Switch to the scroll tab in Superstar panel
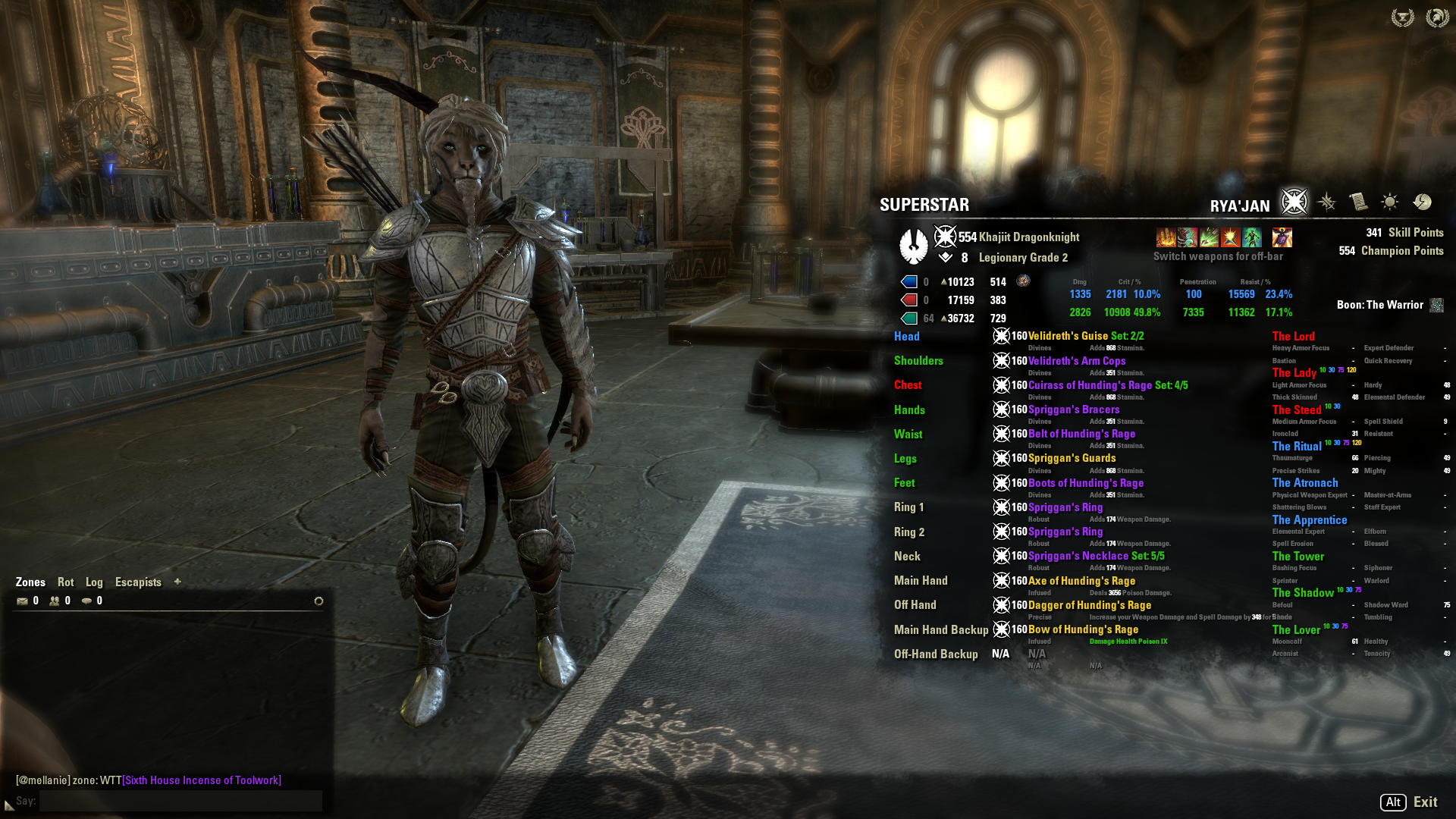The image size is (1456, 819). 1358,202
